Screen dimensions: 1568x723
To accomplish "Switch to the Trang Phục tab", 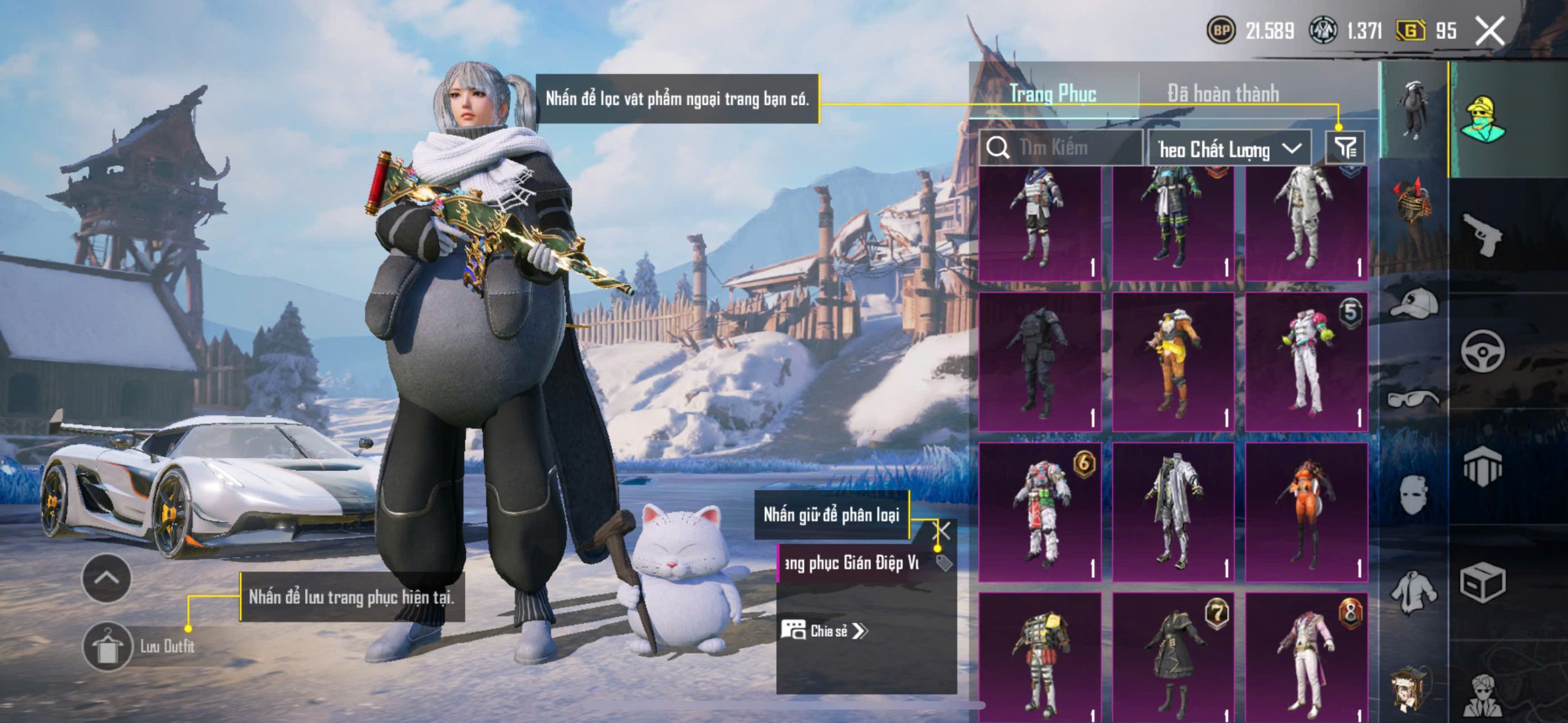I will pyautogui.click(x=1052, y=94).
